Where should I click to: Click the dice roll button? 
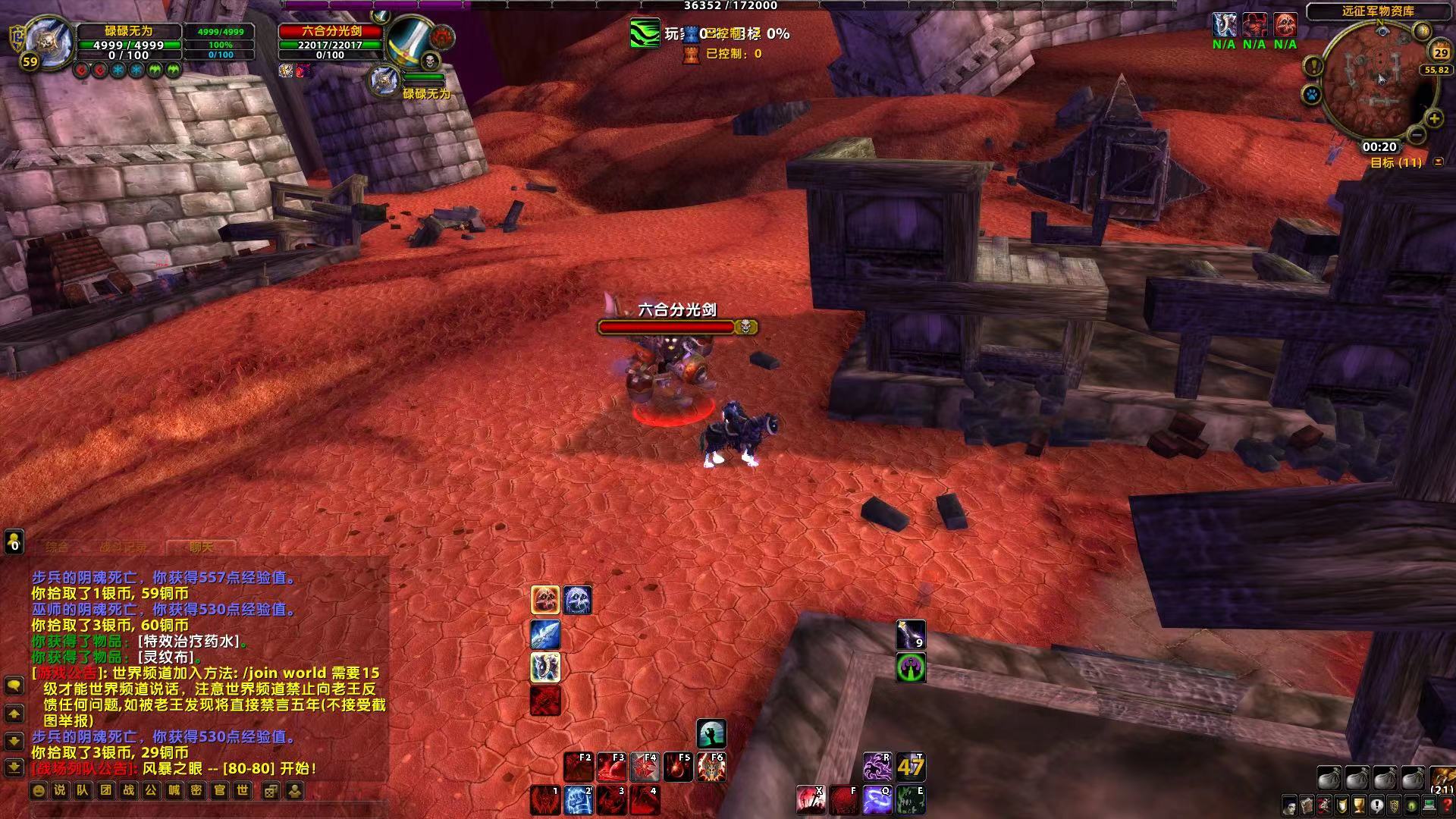click(271, 791)
